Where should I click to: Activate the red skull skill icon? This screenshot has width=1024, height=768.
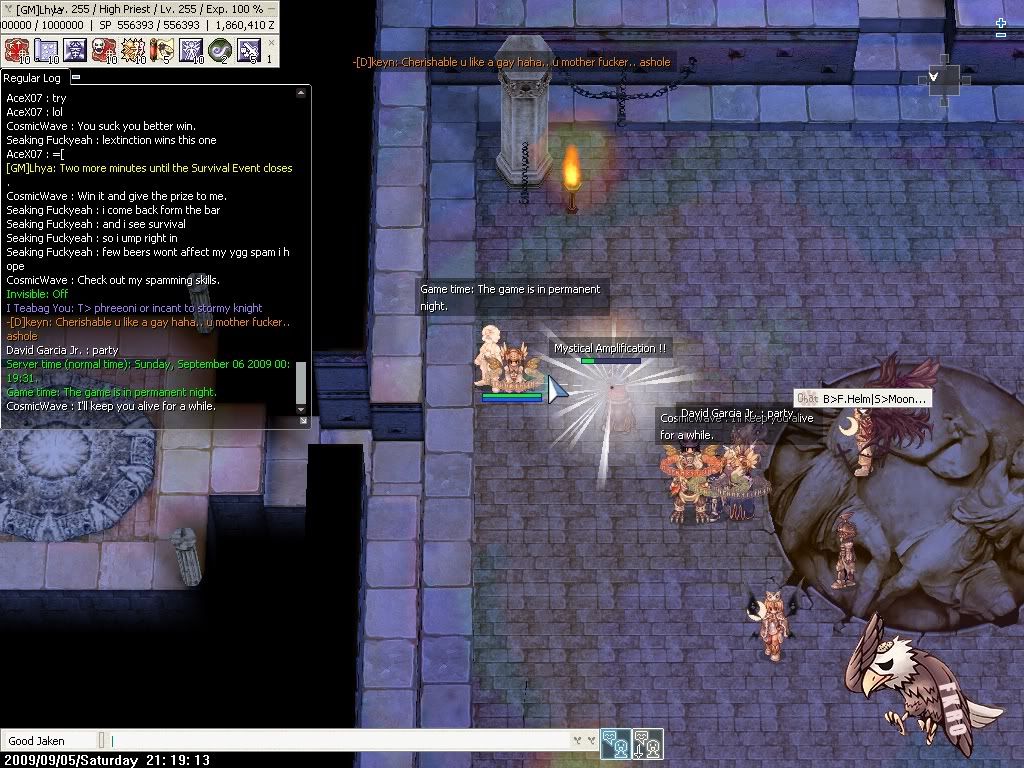click(x=104, y=50)
